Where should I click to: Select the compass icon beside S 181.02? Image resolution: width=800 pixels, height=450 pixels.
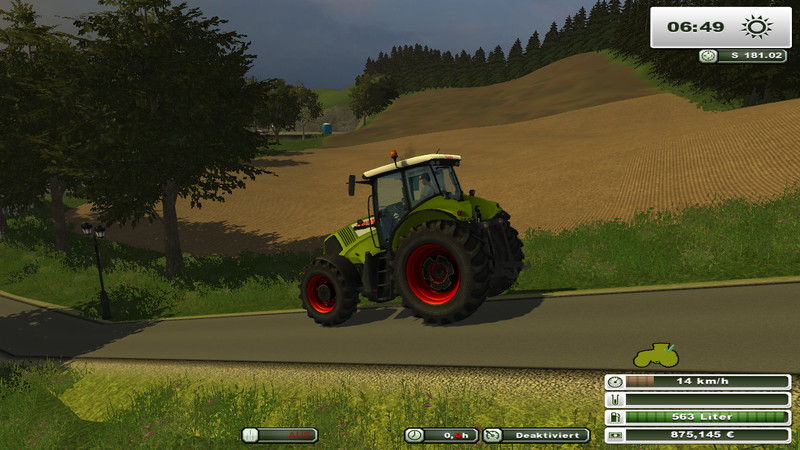pyautogui.click(x=708, y=56)
